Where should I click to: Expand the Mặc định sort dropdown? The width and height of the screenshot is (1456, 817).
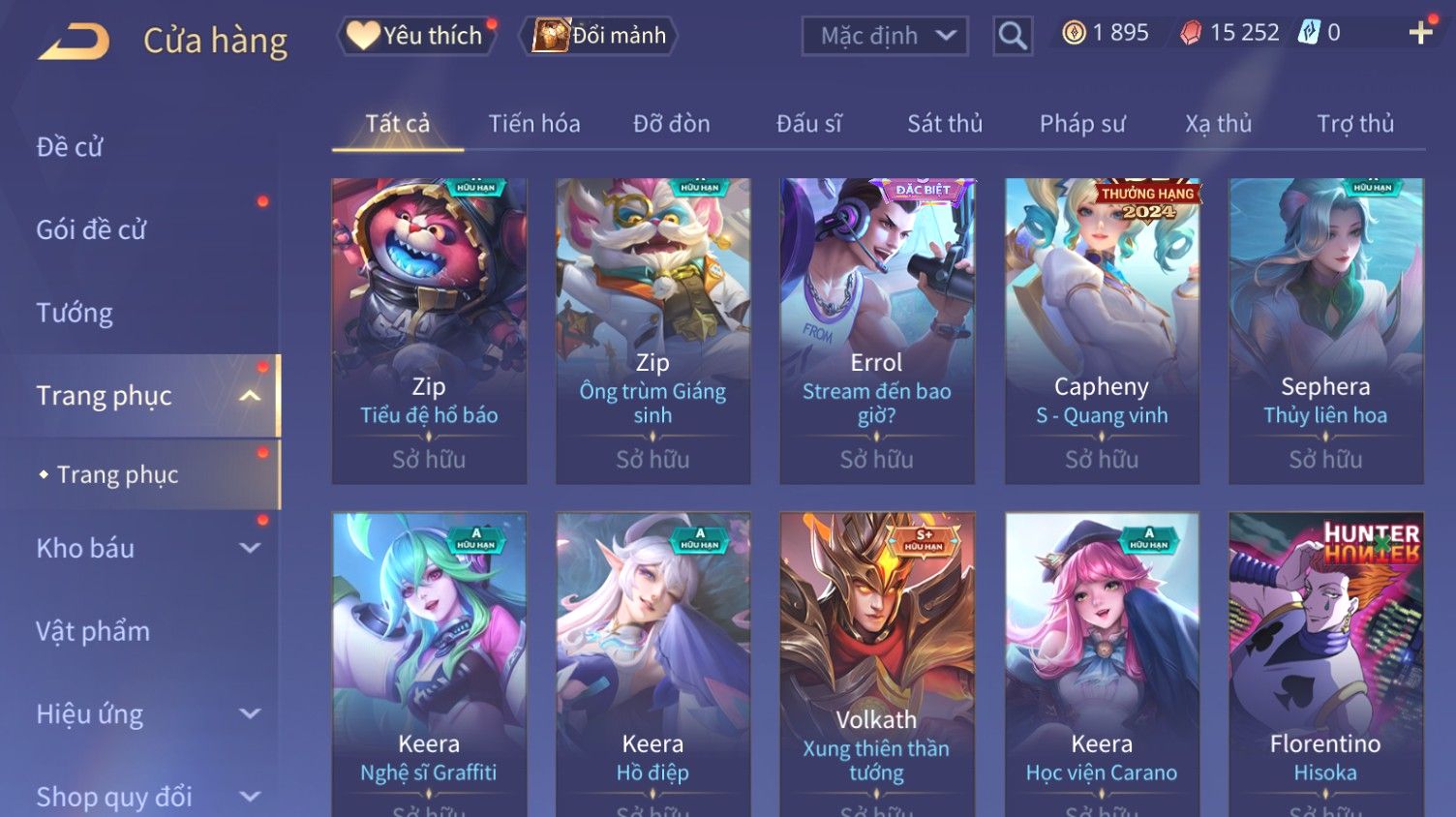pos(885,37)
